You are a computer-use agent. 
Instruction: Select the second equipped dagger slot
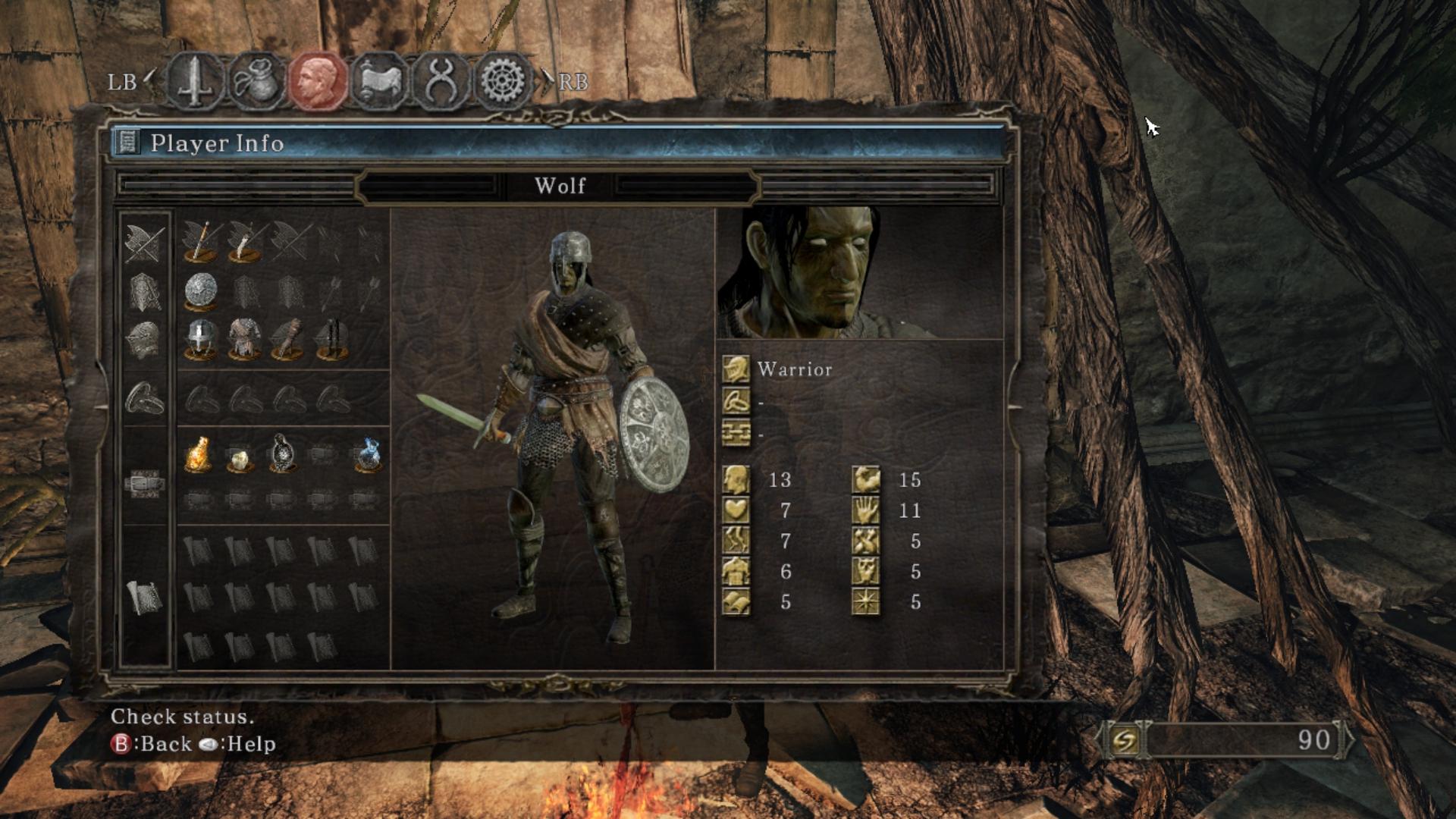point(244,241)
